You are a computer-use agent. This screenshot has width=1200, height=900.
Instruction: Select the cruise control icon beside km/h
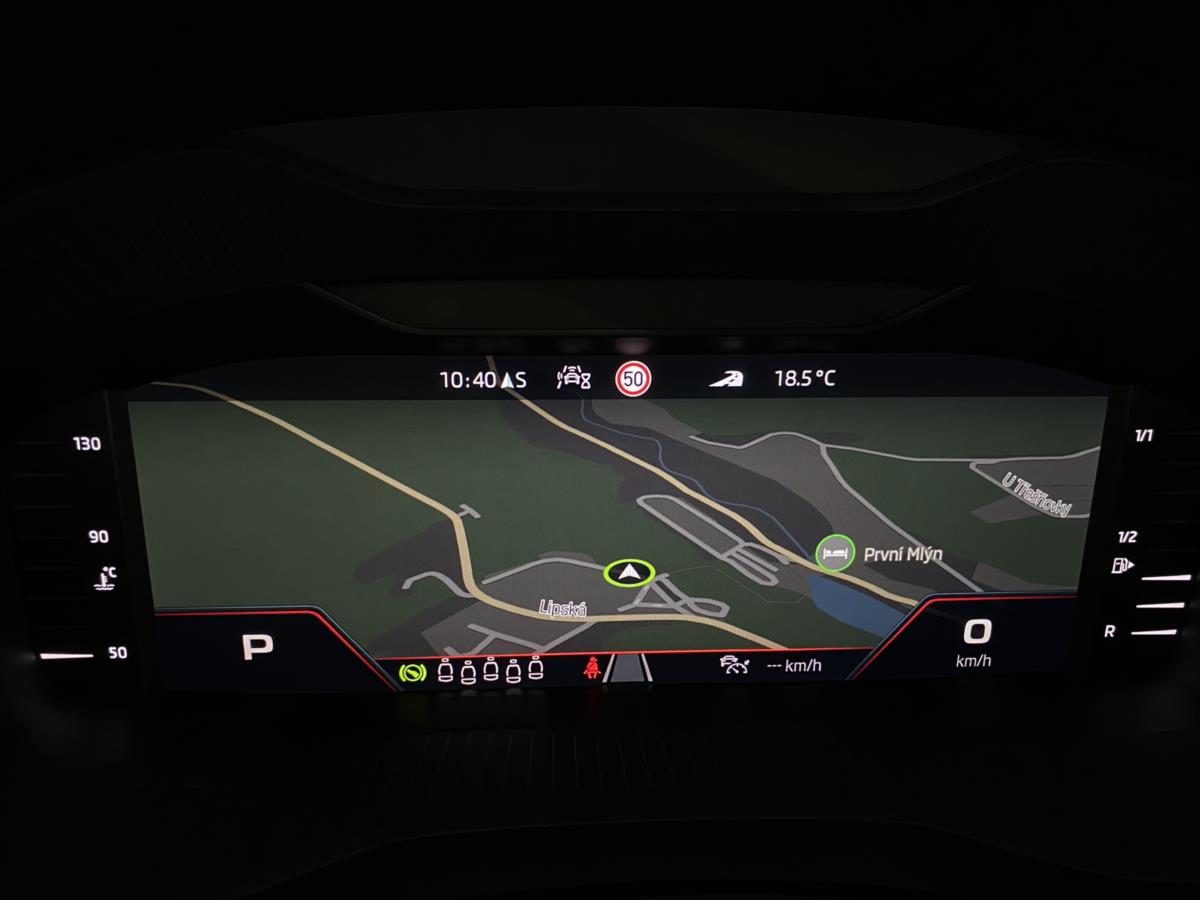click(734, 665)
